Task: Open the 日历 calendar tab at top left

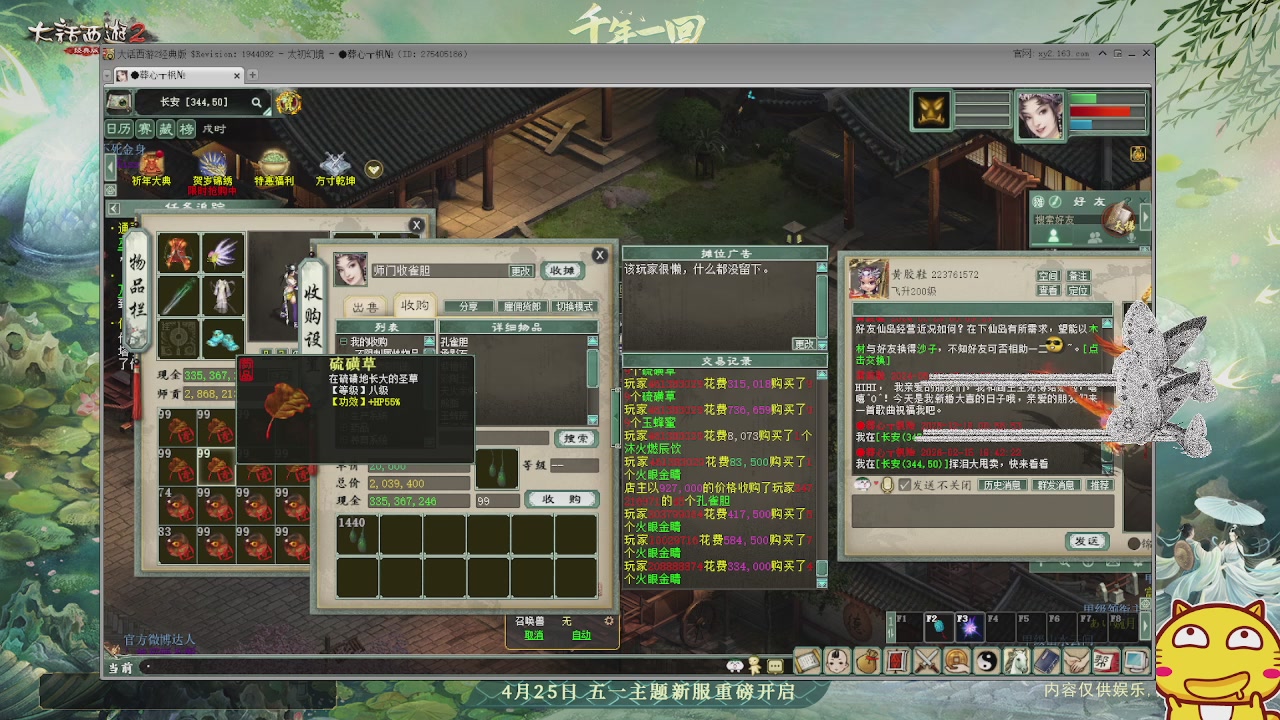Action: pos(117,129)
